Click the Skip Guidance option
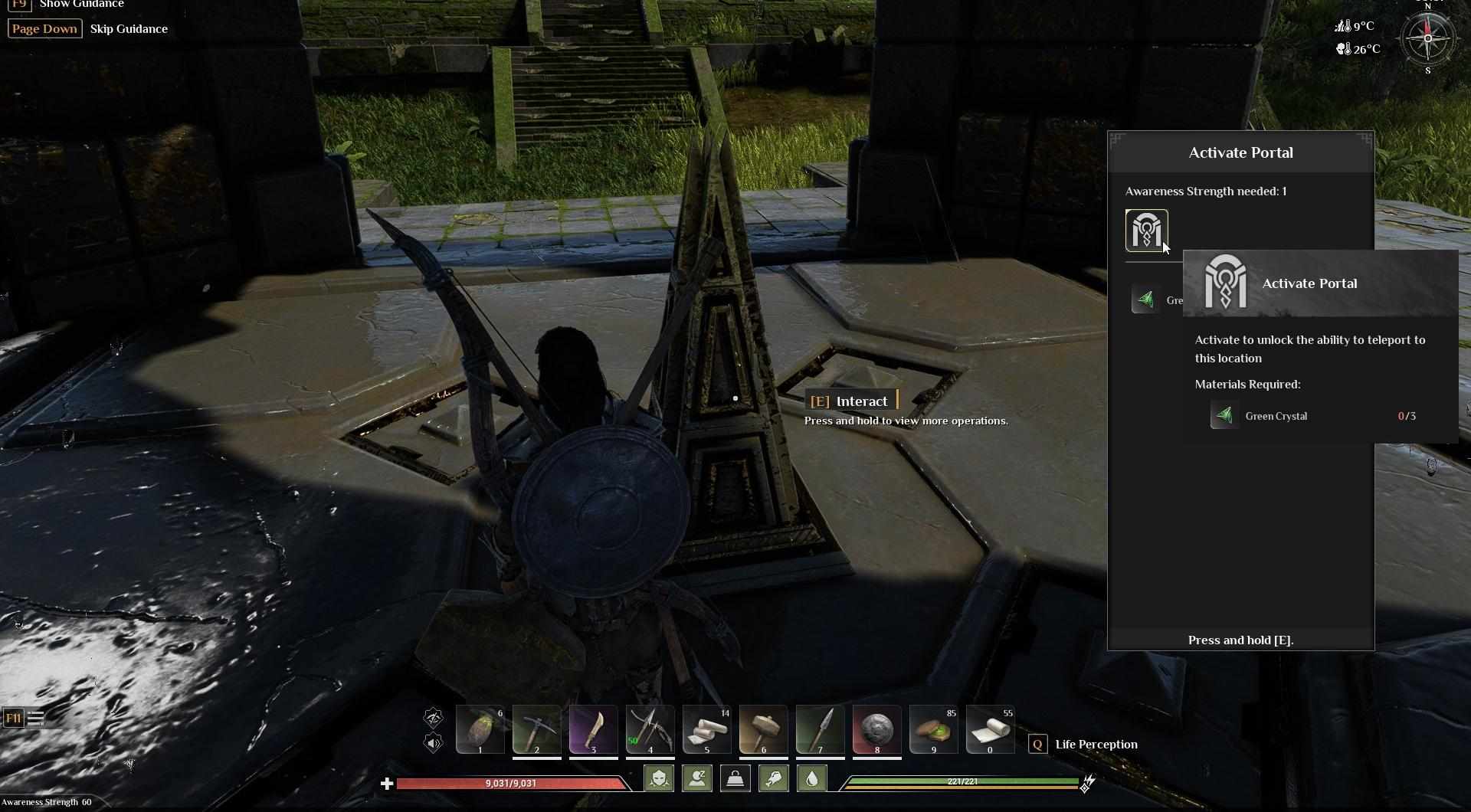Screen dimensions: 1471x812 [129, 28]
